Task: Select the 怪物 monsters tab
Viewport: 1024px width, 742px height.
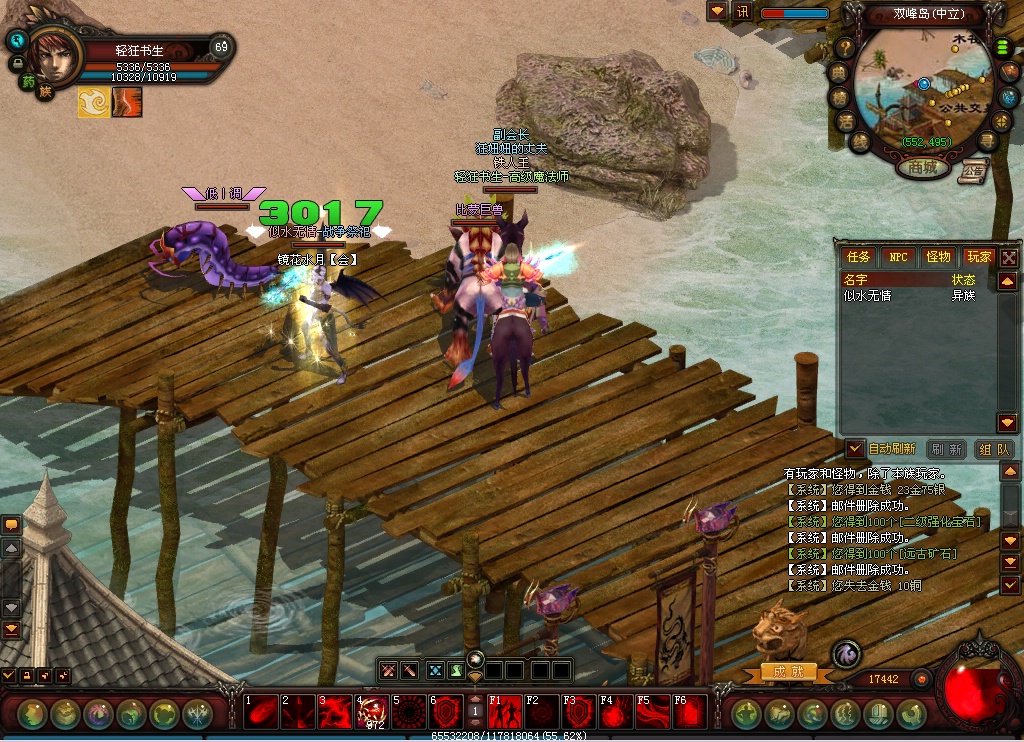Action: pyautogui.click(x=938, y=257)
